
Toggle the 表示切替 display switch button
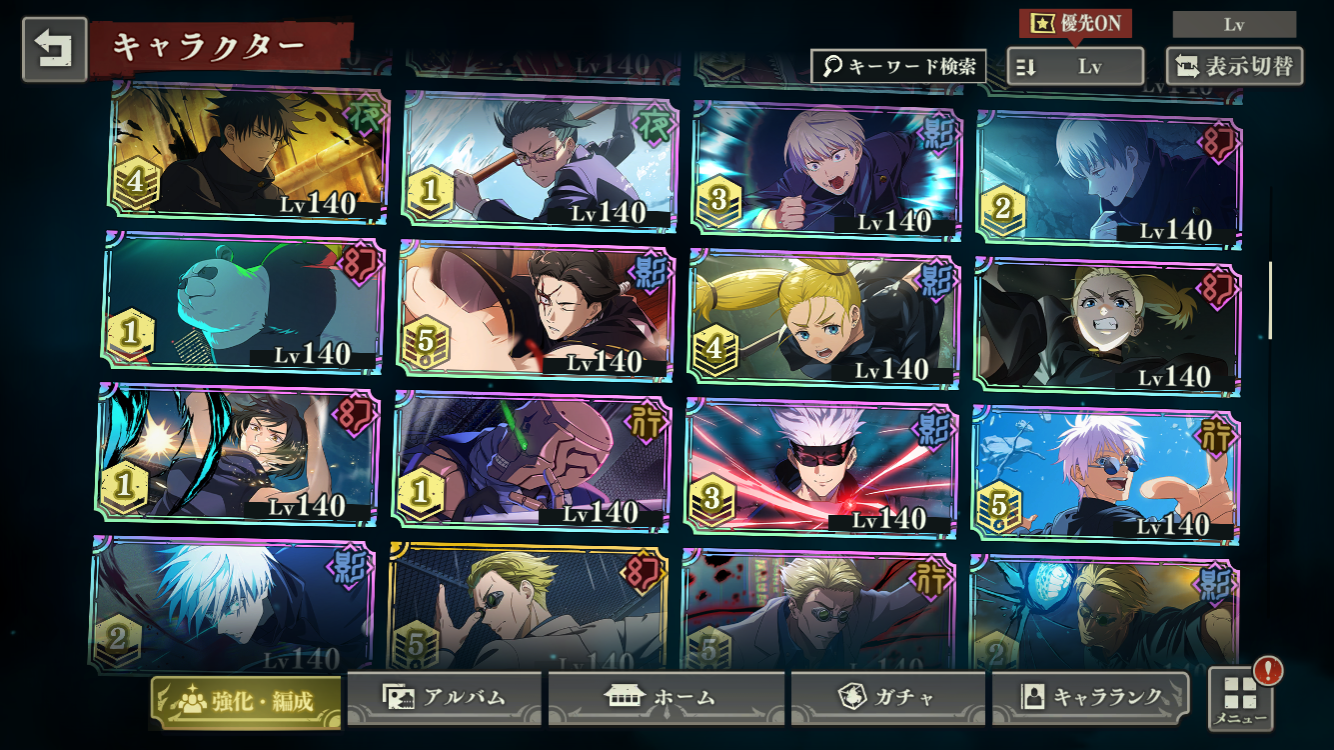(1235, 67)
